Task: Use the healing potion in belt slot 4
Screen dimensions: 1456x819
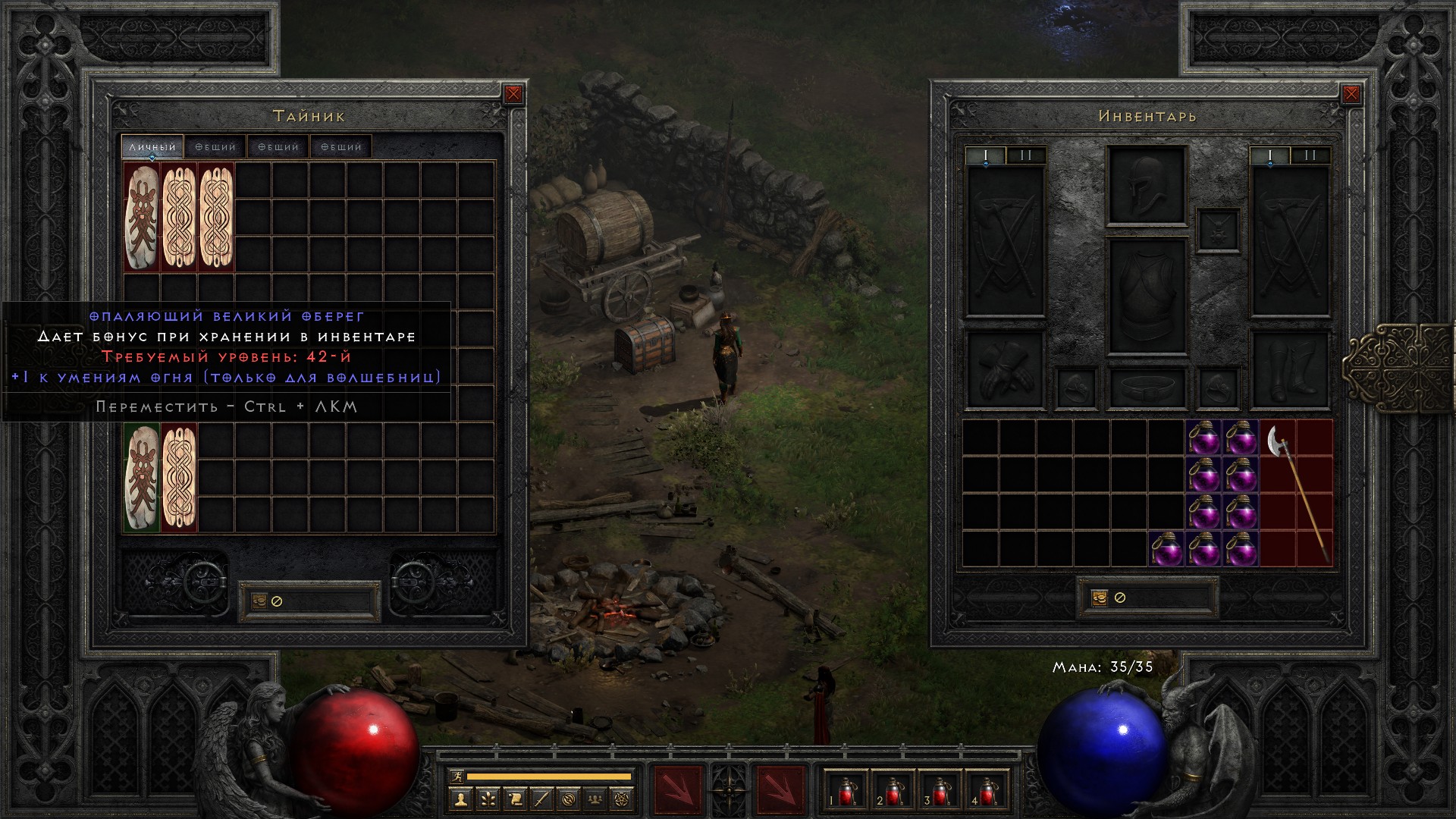Action: coord(987,790)
